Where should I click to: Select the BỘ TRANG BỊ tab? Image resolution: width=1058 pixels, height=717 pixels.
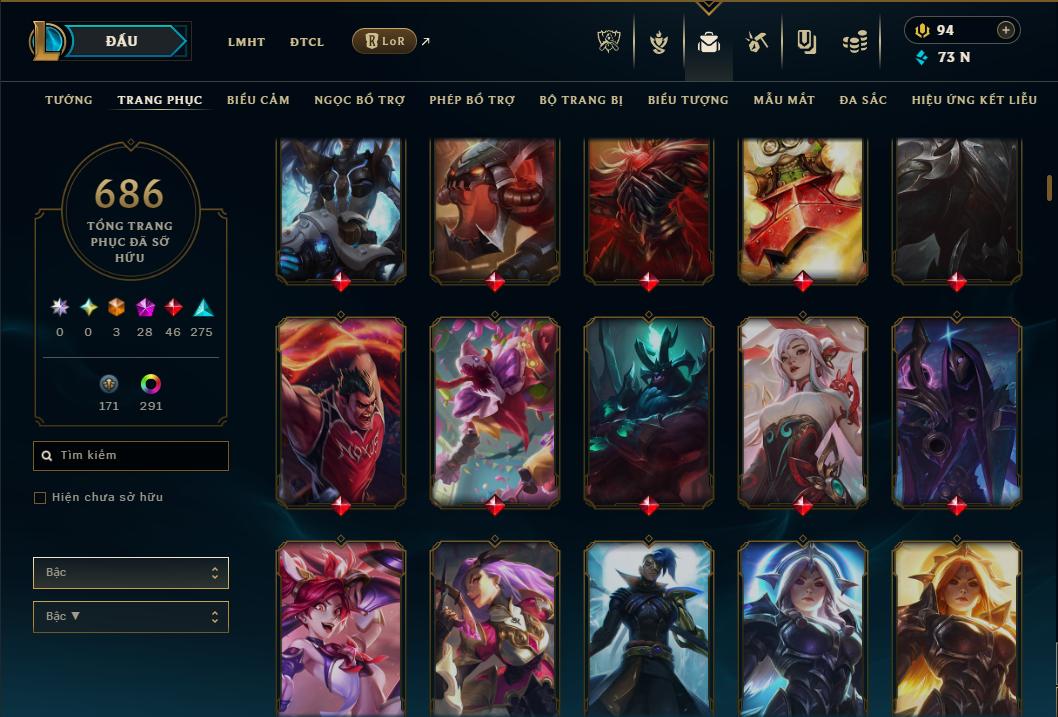tap(581, 100)
